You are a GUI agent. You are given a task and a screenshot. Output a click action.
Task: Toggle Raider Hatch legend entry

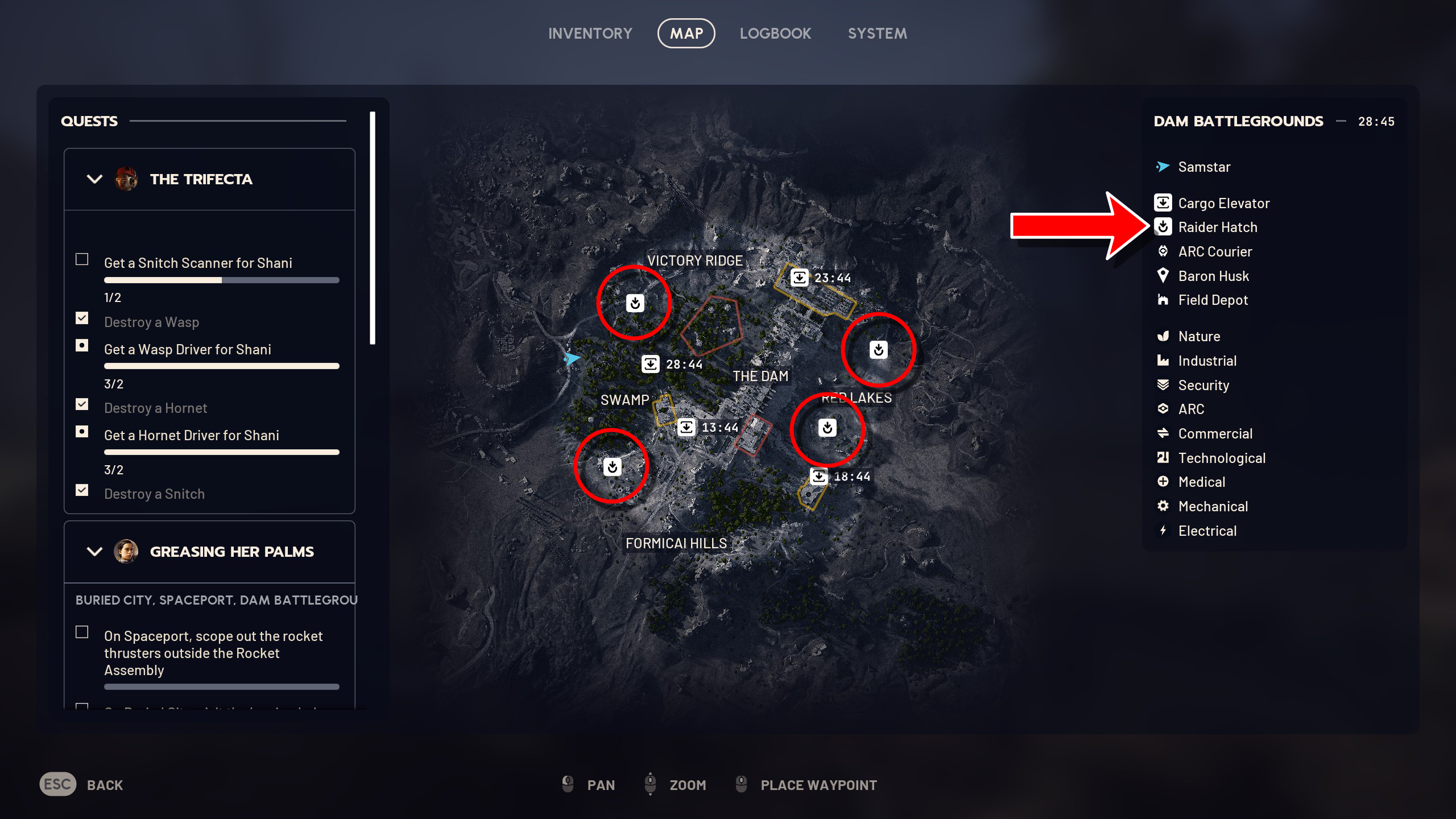(1217, 227)
